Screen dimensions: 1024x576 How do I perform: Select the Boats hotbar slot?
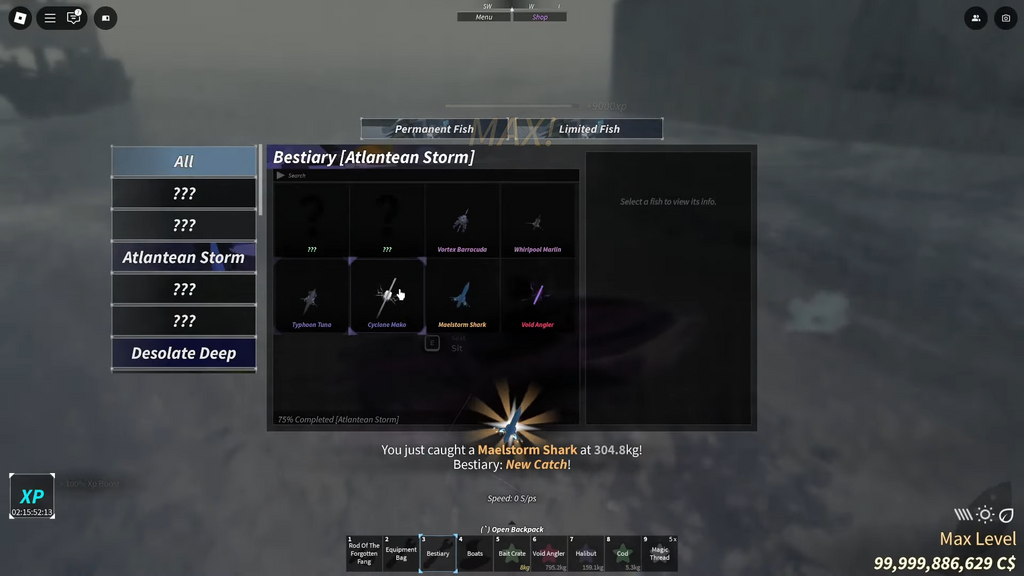pyautogui.click(x=475, y=552)
